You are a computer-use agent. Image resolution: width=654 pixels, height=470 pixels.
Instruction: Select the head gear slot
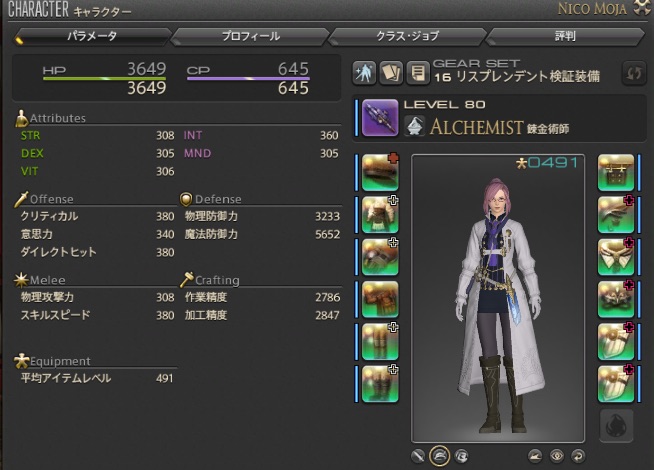pyautogui.click(x=379, y=171)
